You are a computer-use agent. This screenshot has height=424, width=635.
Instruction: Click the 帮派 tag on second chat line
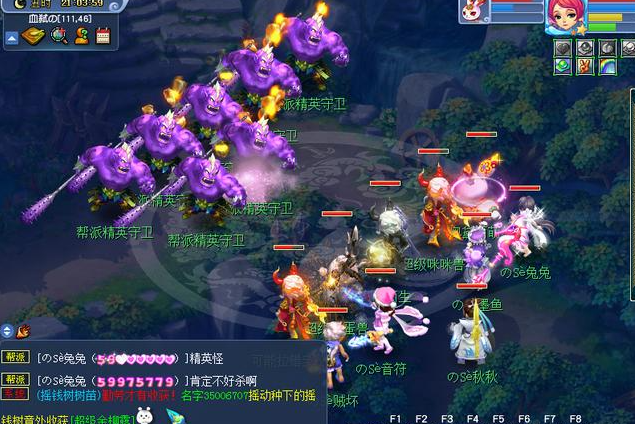click(x=15, y=380)
